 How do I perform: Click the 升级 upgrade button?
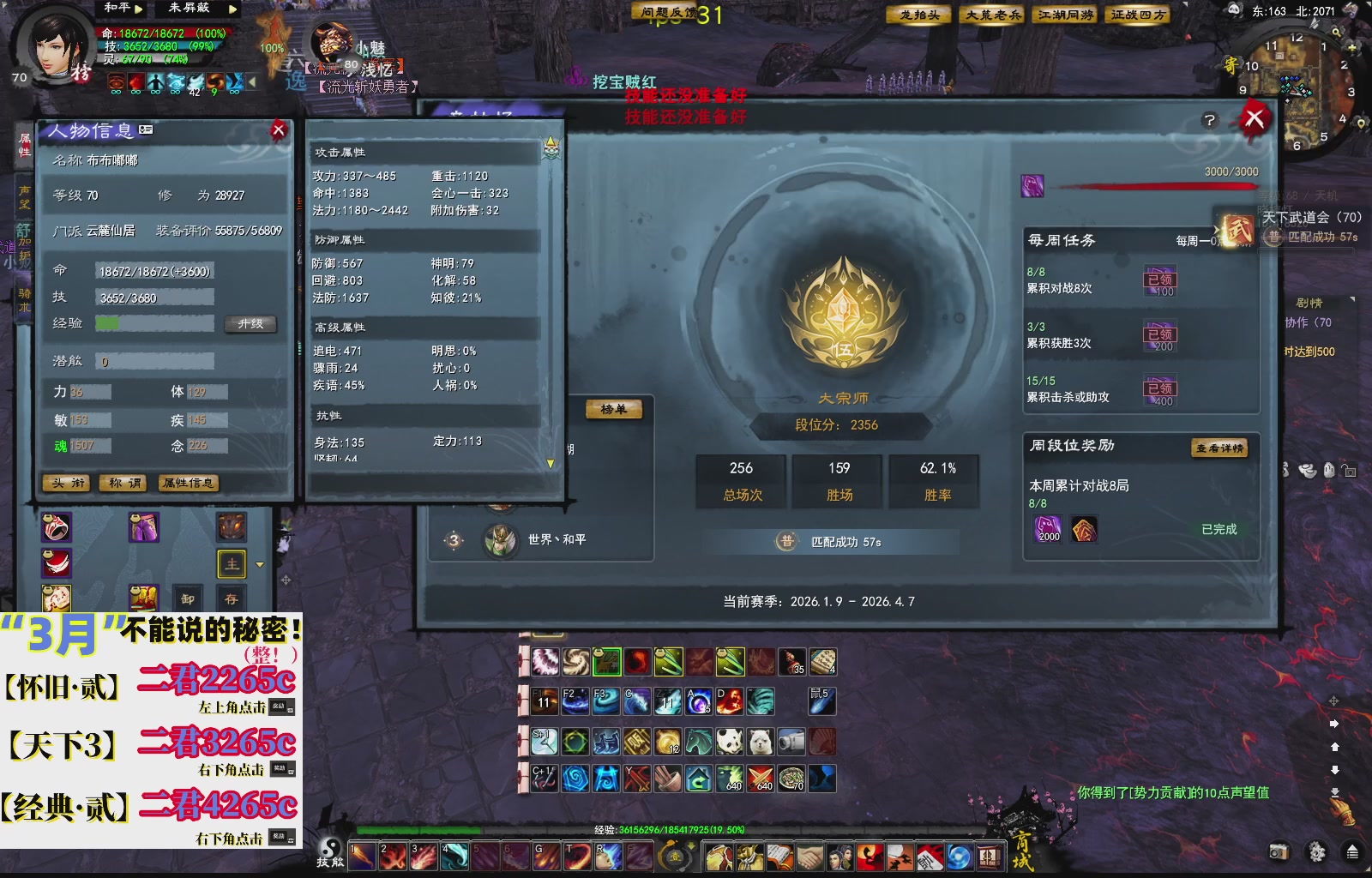coord(251,325)
